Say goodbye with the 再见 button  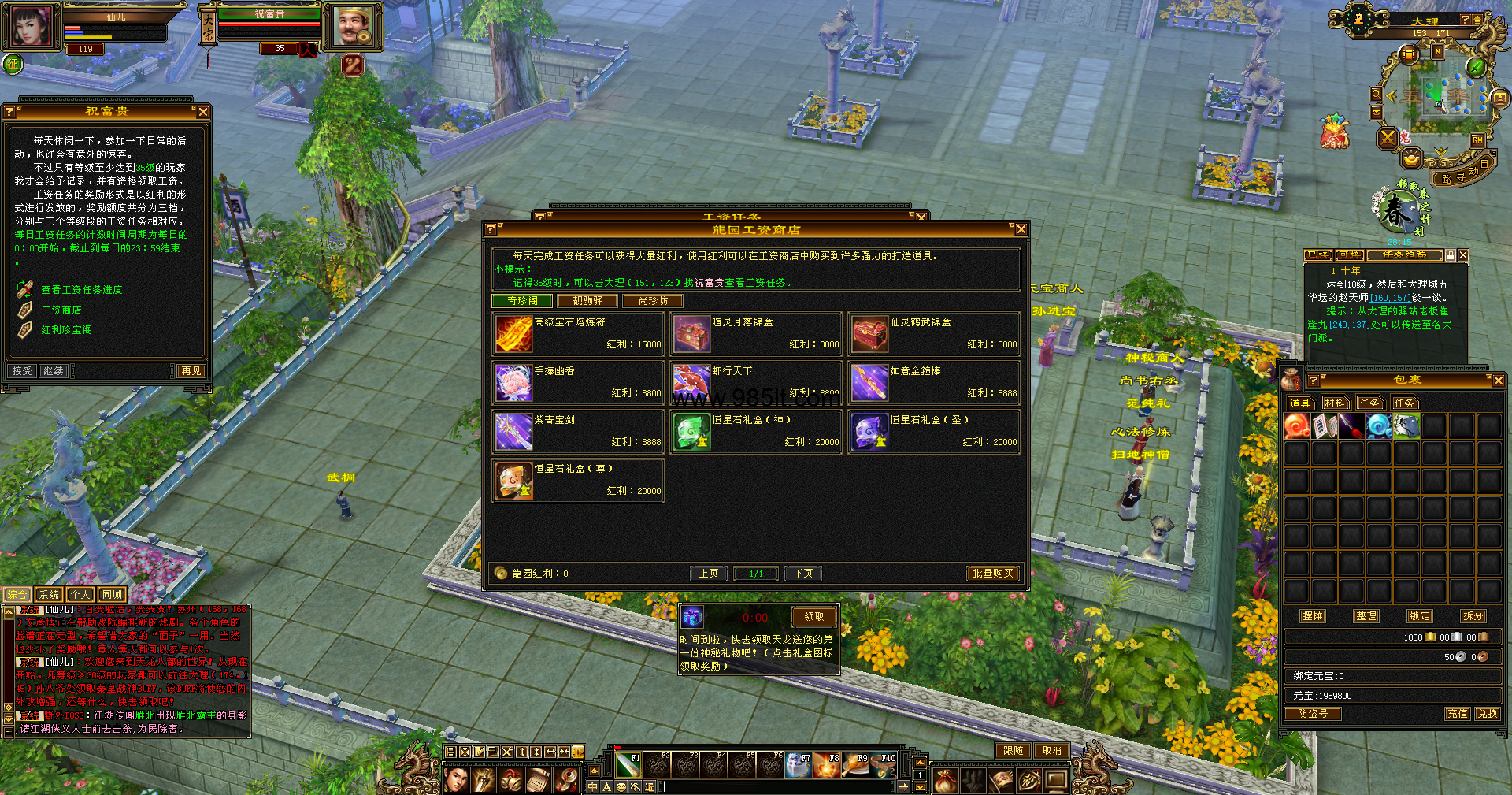point(191,371)
